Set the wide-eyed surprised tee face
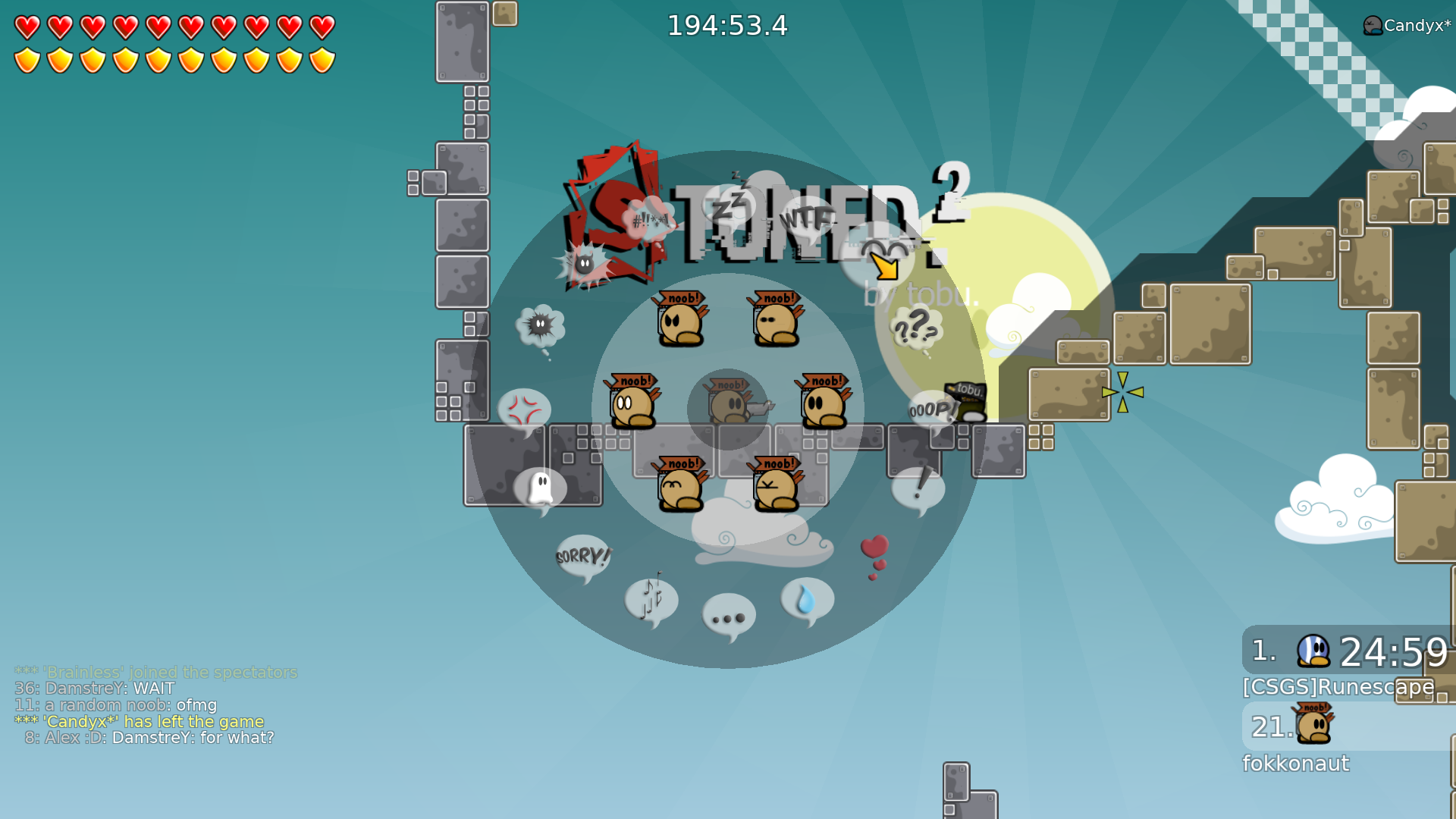Viewport: 1456px width, 819px height. [632, 402]
